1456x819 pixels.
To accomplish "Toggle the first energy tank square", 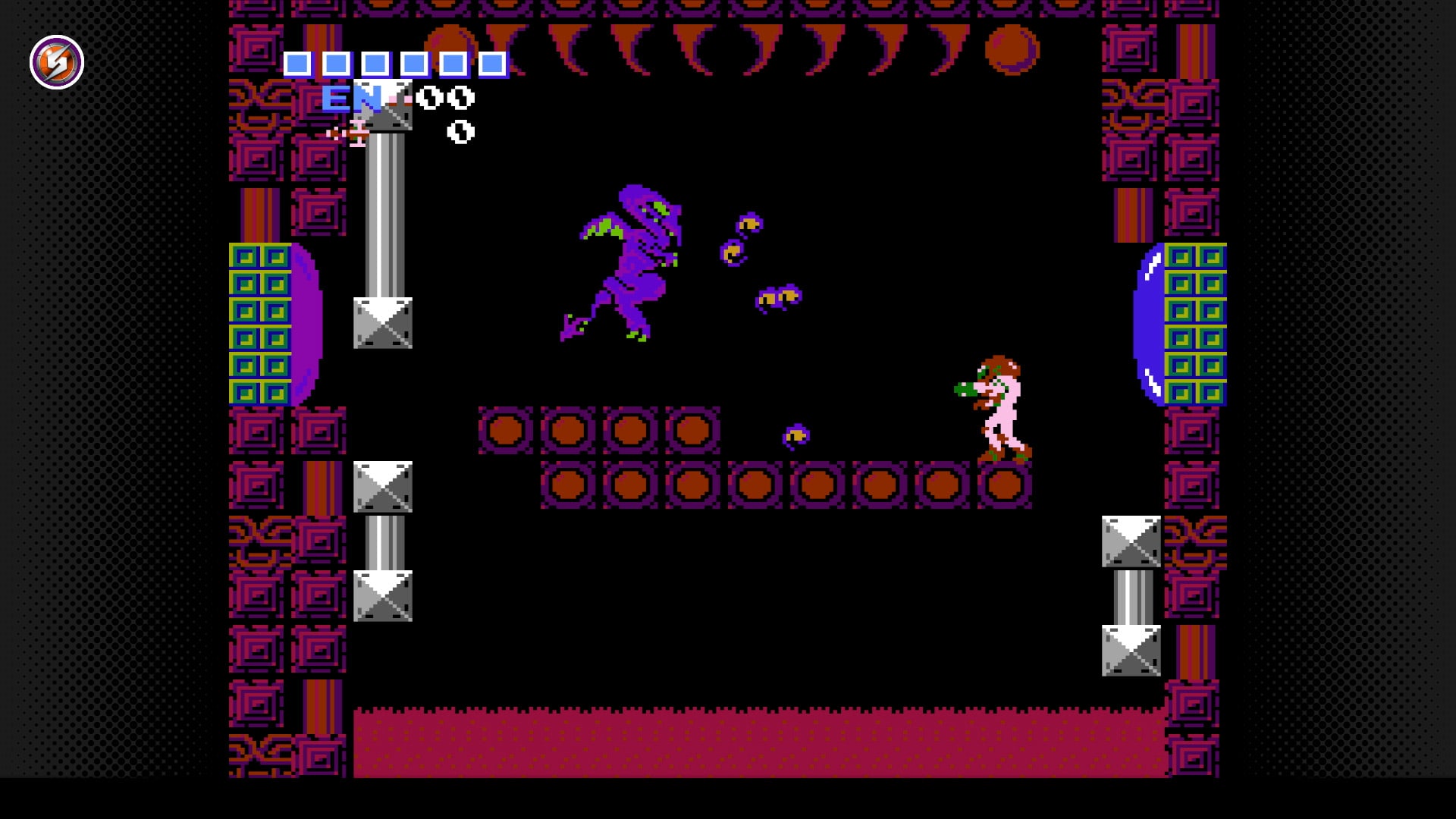I will [300, 65].
